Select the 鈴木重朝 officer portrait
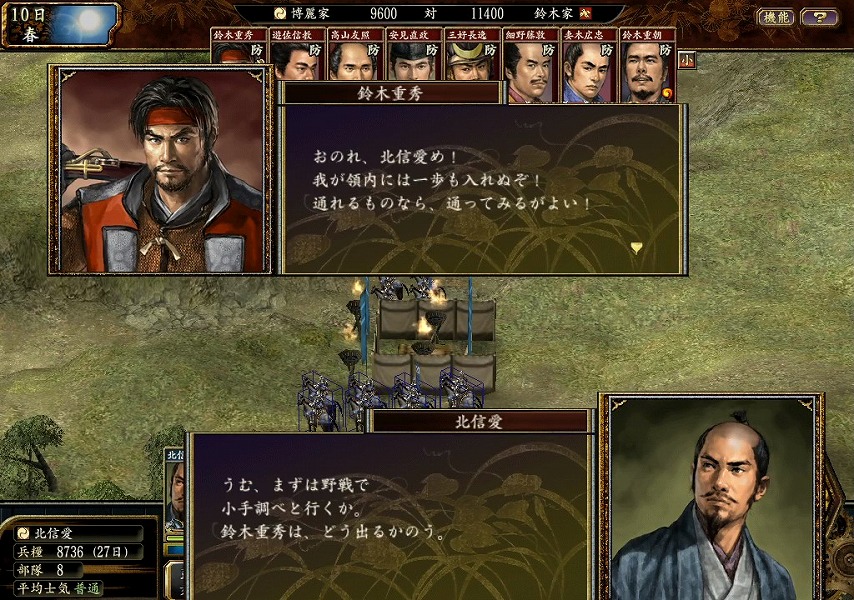The height and width of the screenshot is (600, 854). point(647,68)
